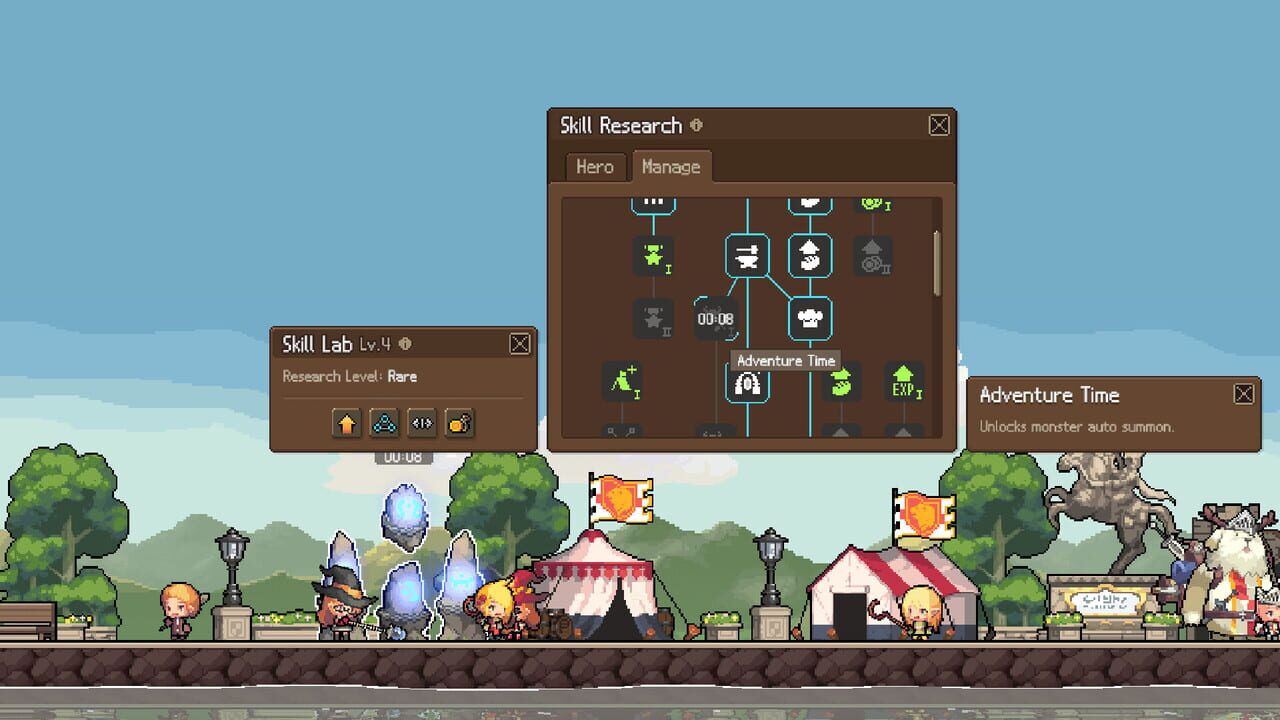Screen dimensions: 1280x720
Task: Click the info icon next to Skill Lab Lv.4
Action: (404, 344)
